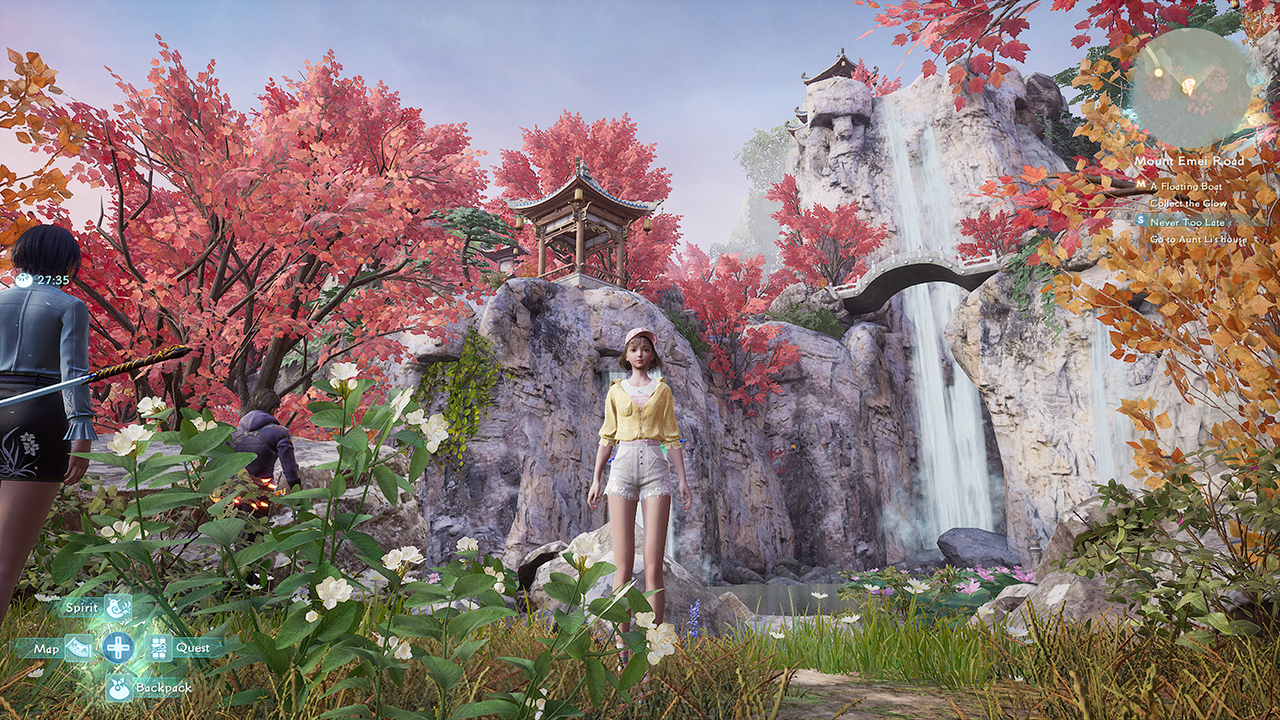Open the Quest log shortcut
Viewport: 1280px width, 720px height.
point(161,648)
